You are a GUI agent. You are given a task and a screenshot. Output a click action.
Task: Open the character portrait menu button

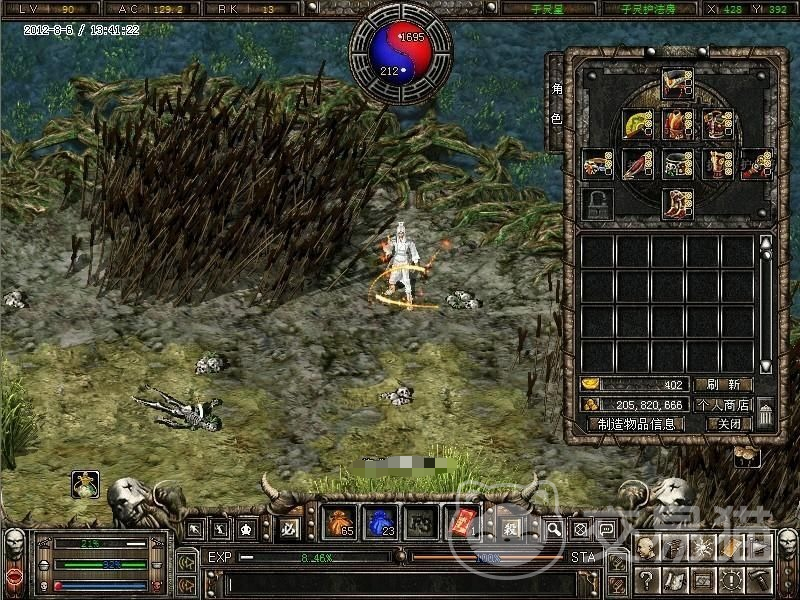[647, 548]
